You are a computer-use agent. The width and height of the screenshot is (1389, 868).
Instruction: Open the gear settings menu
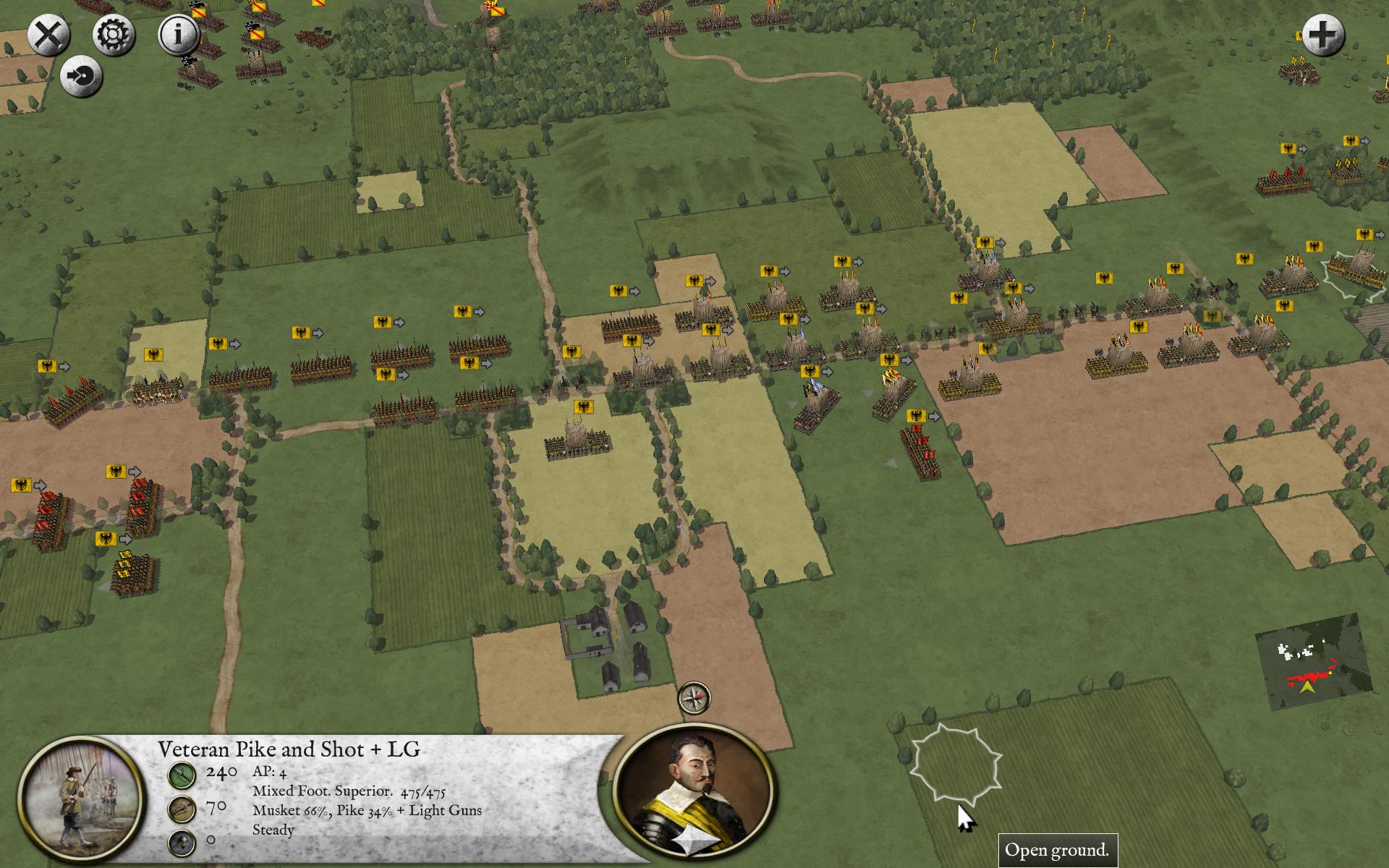click(x=114, y=35)
